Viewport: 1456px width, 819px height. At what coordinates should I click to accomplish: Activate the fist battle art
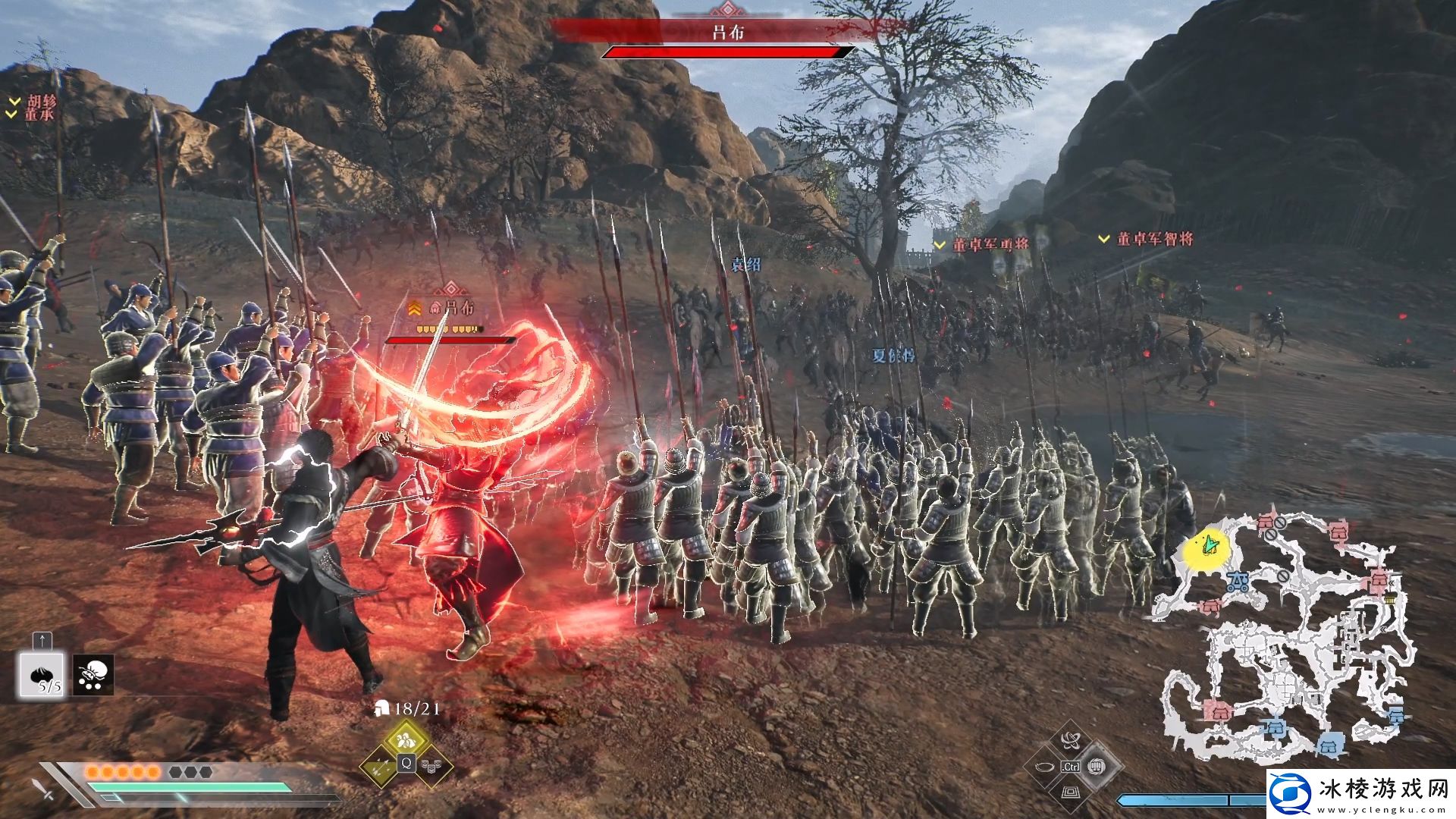1096,766
